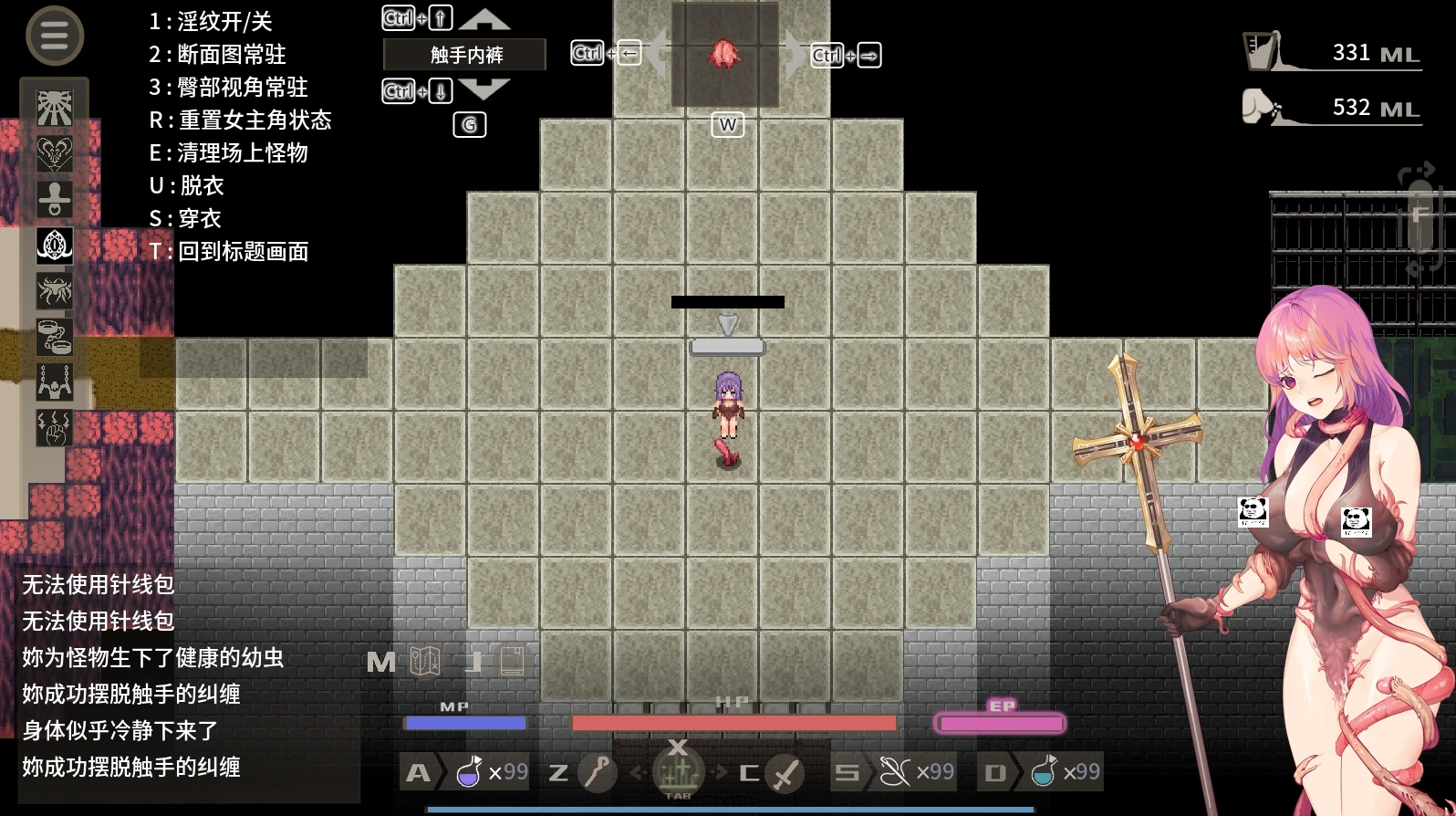Select the staff weapon icon
The height and width of the screenshot is (816, 1456).
click(598, 773)
